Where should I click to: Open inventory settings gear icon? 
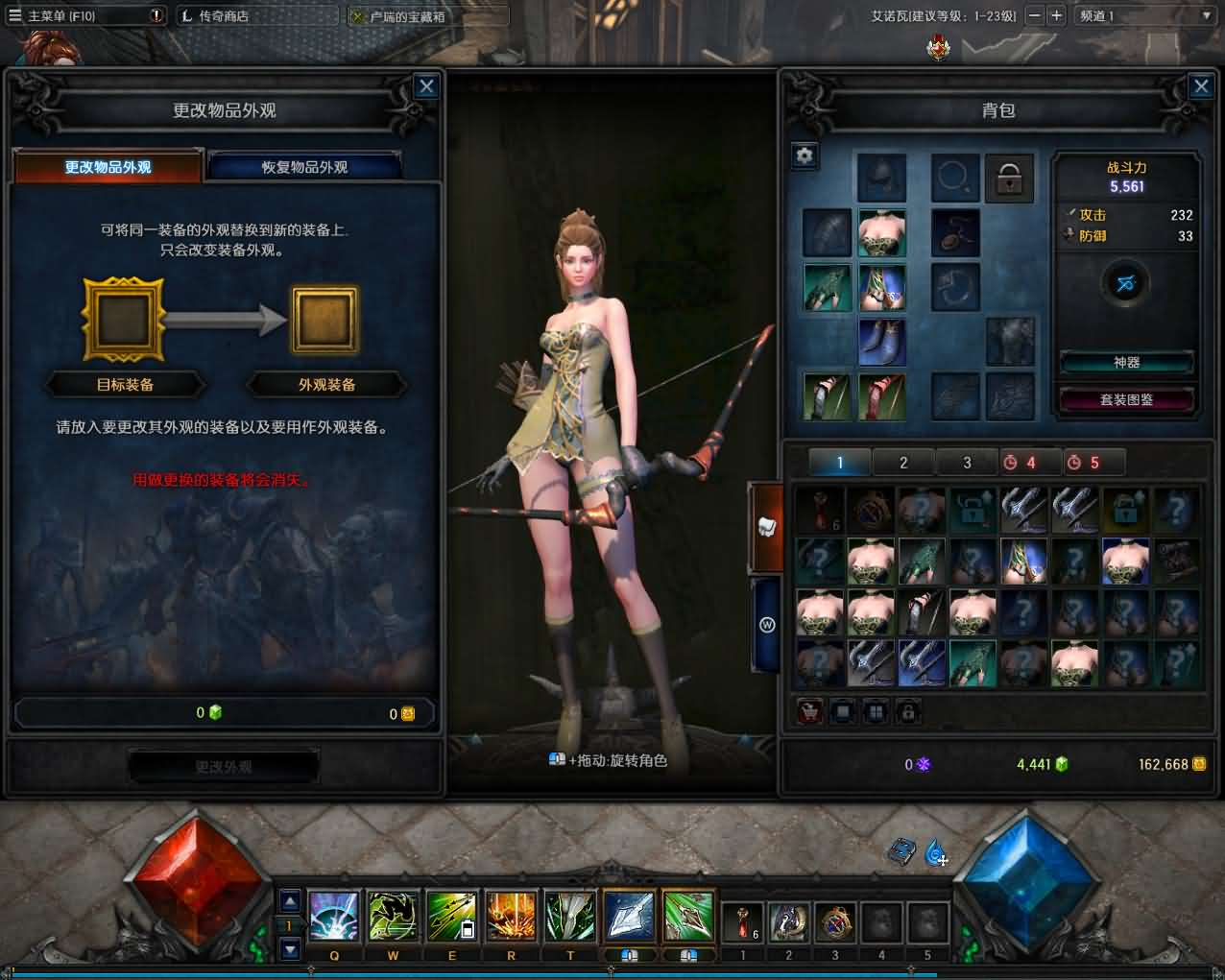805,155
